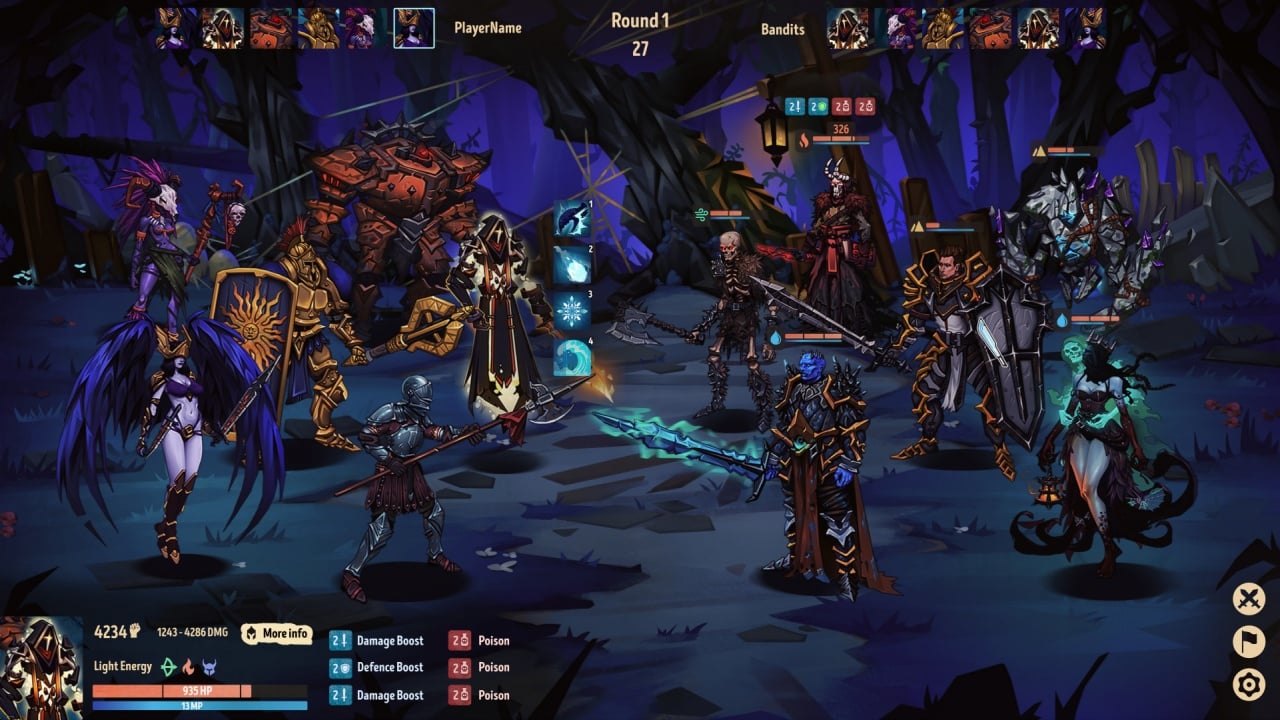Image resolution: width=1280 pixels, height=720 pixels.
Task: Cast the ice comet ability
Action: tap(573, 265)
